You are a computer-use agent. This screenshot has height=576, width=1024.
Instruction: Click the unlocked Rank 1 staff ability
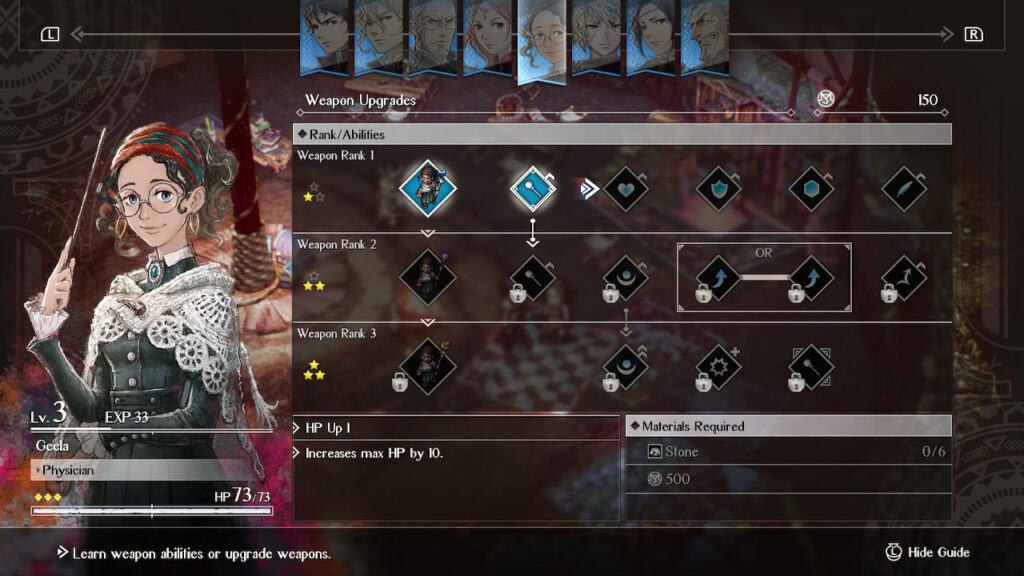533,188
